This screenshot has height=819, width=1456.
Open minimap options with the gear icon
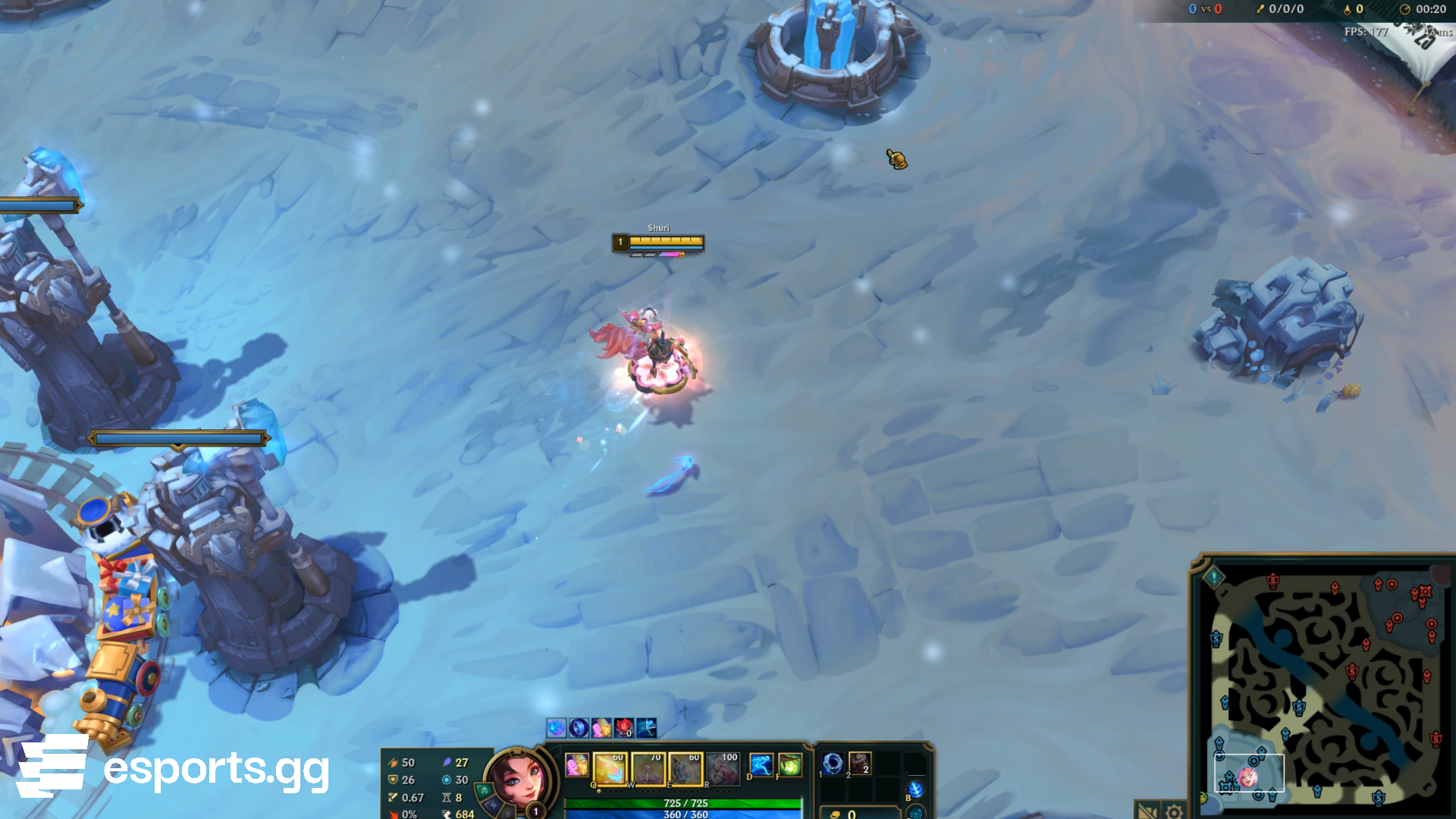click(x=1174, y=812)
